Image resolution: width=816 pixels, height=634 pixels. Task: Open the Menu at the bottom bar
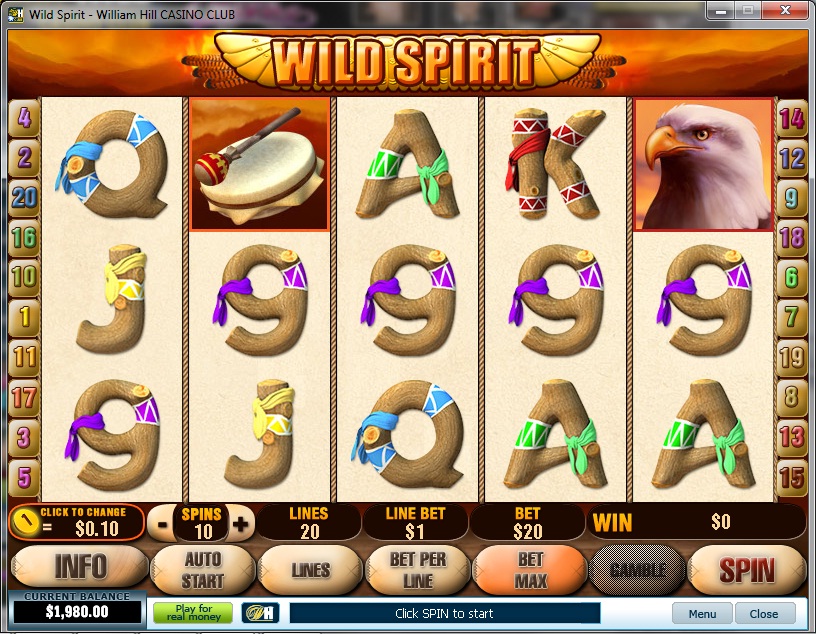(702, 613)
